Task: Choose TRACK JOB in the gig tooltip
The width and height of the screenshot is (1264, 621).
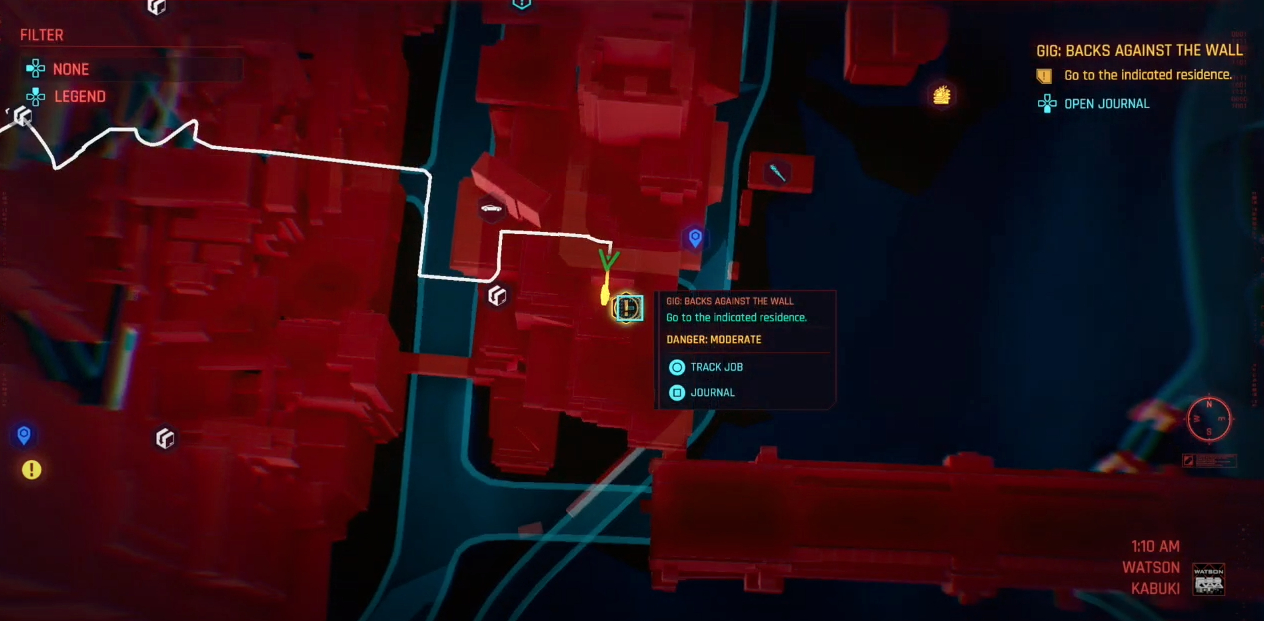Action: pos(716,367)
